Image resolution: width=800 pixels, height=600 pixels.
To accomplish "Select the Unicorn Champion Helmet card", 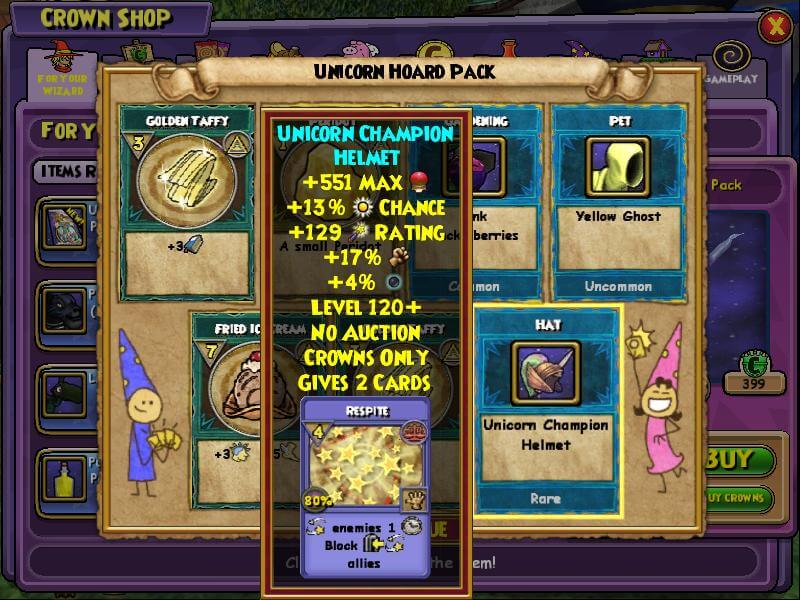I will (x=545, y=410).
